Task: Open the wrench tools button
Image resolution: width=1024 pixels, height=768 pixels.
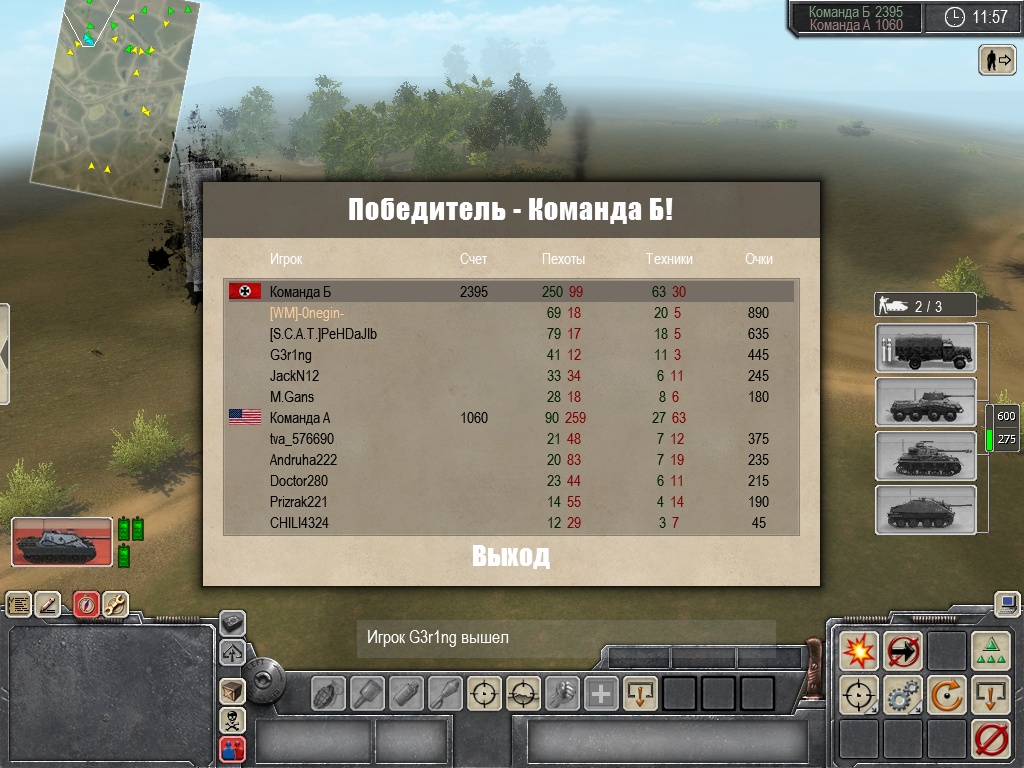Action: coord(115,604)
